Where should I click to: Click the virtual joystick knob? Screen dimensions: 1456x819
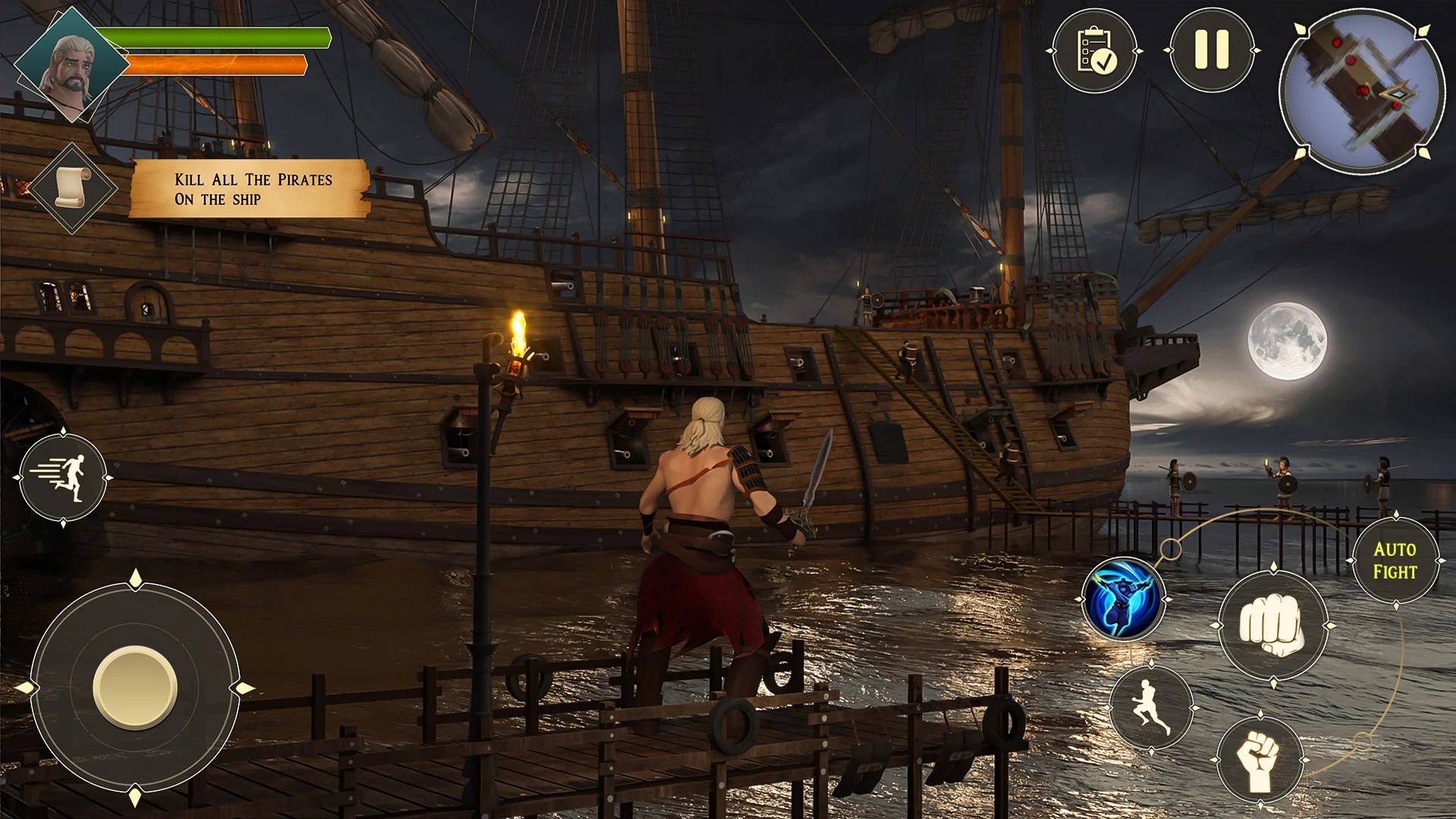135,688
